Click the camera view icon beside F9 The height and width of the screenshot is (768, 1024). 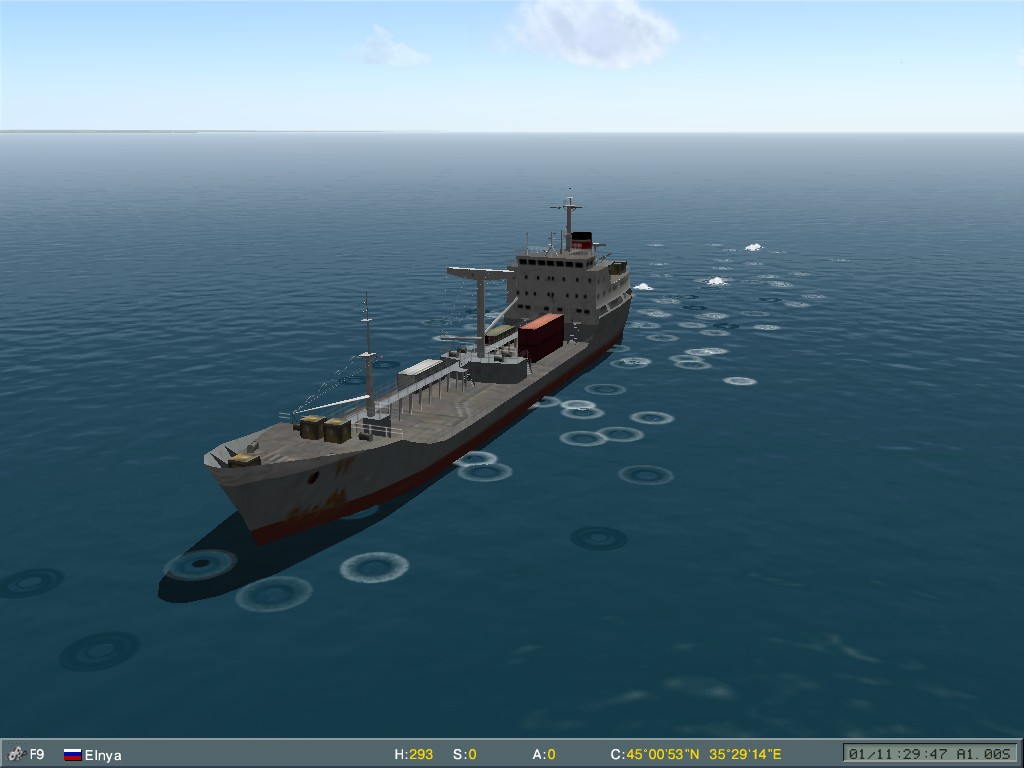tap(16, 754)
